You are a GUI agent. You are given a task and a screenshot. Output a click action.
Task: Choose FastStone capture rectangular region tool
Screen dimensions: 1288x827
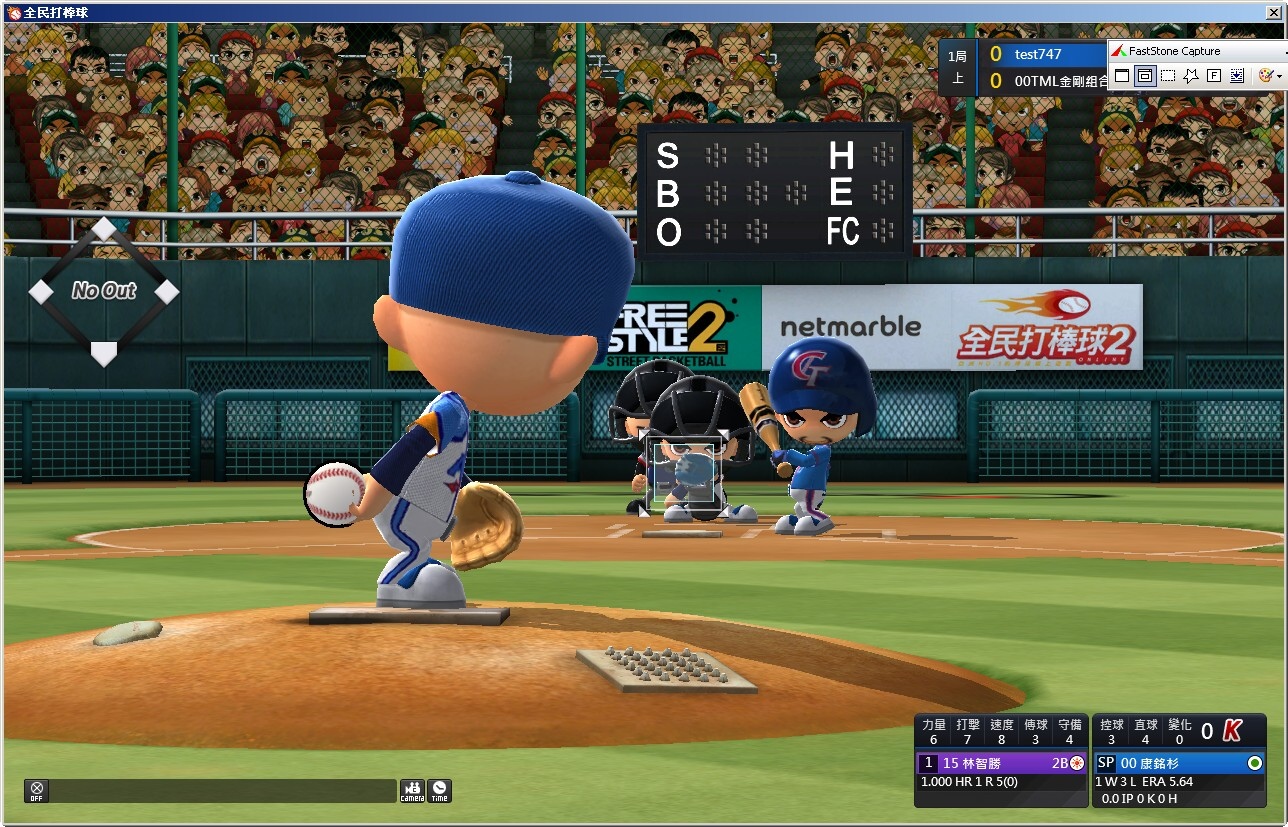click(x=1168, y=76)
